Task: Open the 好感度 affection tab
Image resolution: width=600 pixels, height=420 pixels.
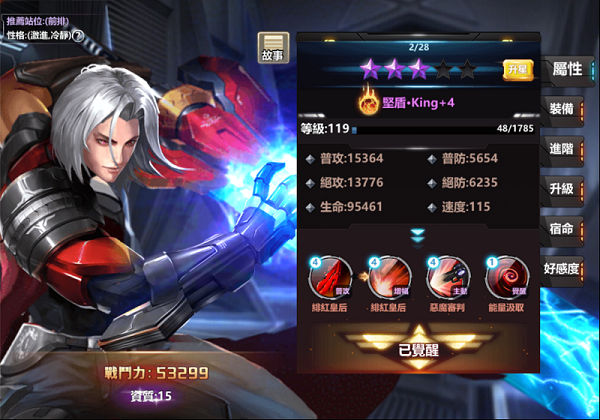Action: pyautogui.click(x=561, y=268)
